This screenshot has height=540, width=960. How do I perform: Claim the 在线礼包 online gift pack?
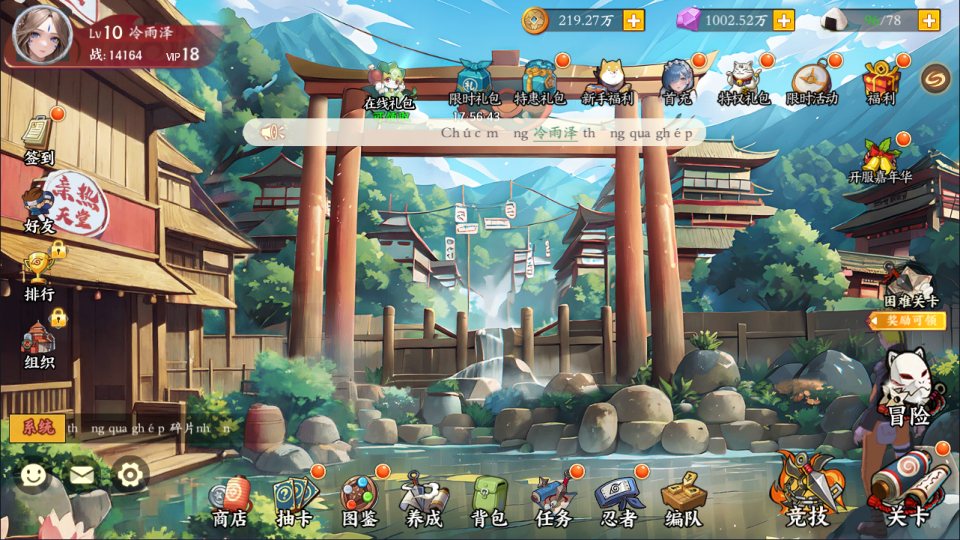(x=388, y=84)
